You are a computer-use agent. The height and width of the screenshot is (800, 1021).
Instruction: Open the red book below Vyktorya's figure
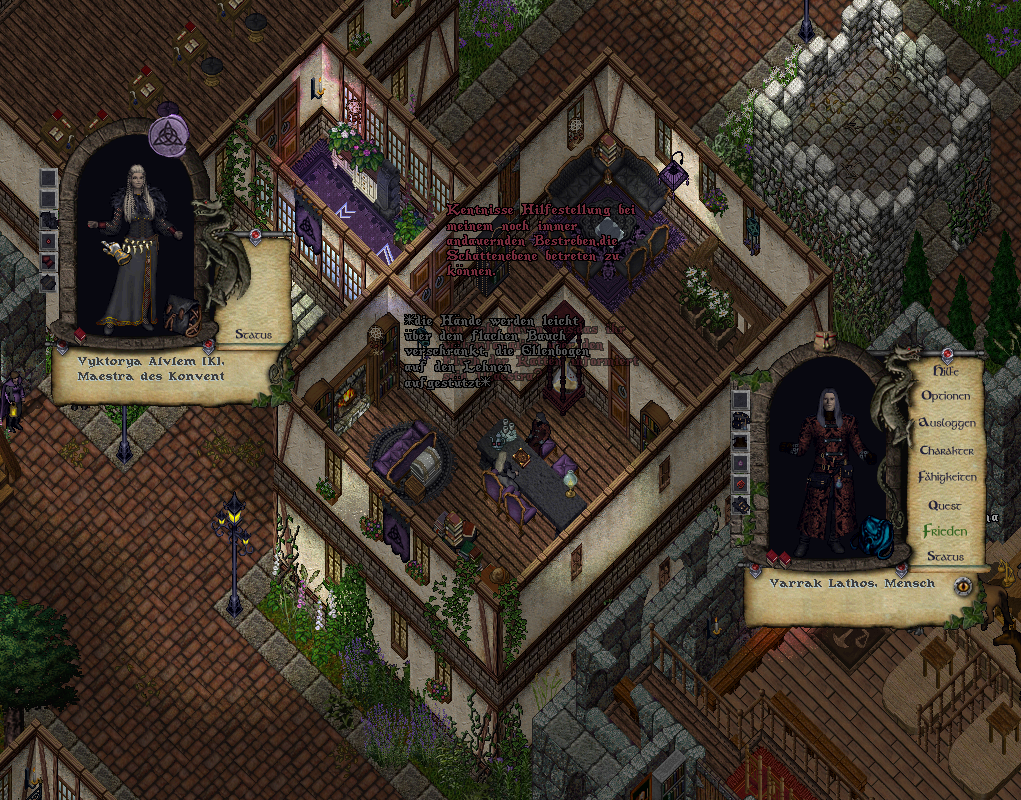[x=80, y=334]
